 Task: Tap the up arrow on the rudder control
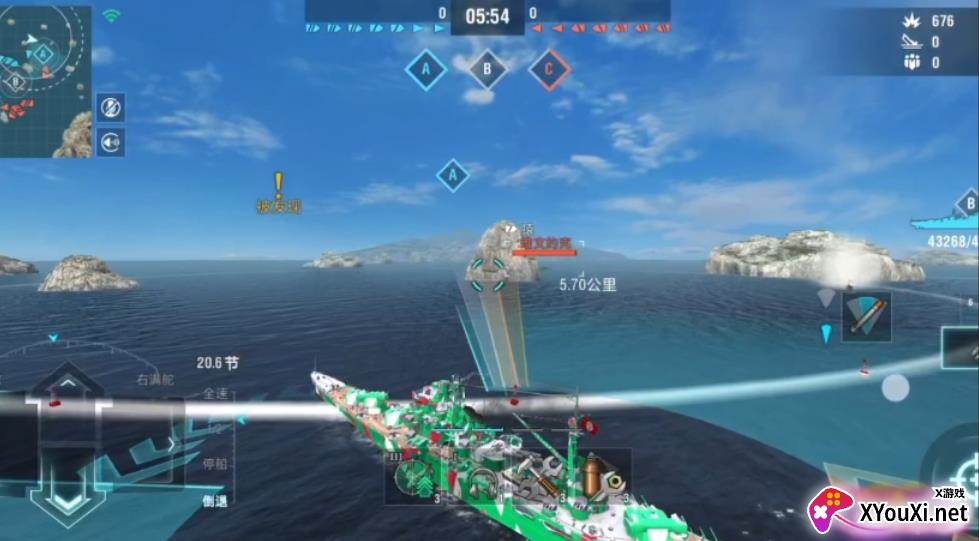pos(67,384)
